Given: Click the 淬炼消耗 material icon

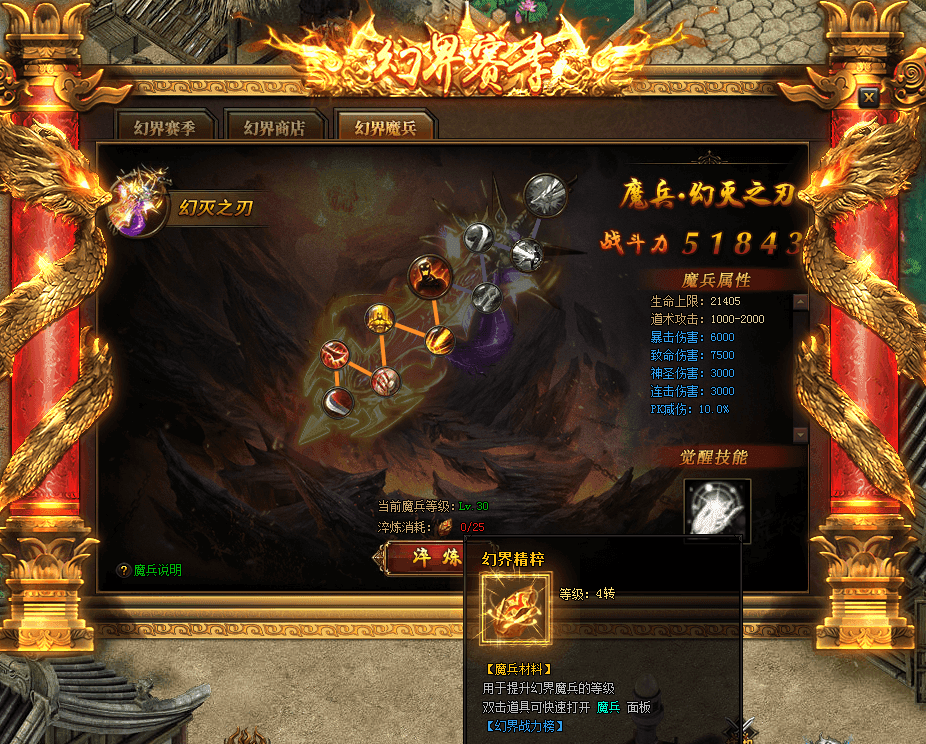Looking at the screenshot, I should [x=445, y=527].
